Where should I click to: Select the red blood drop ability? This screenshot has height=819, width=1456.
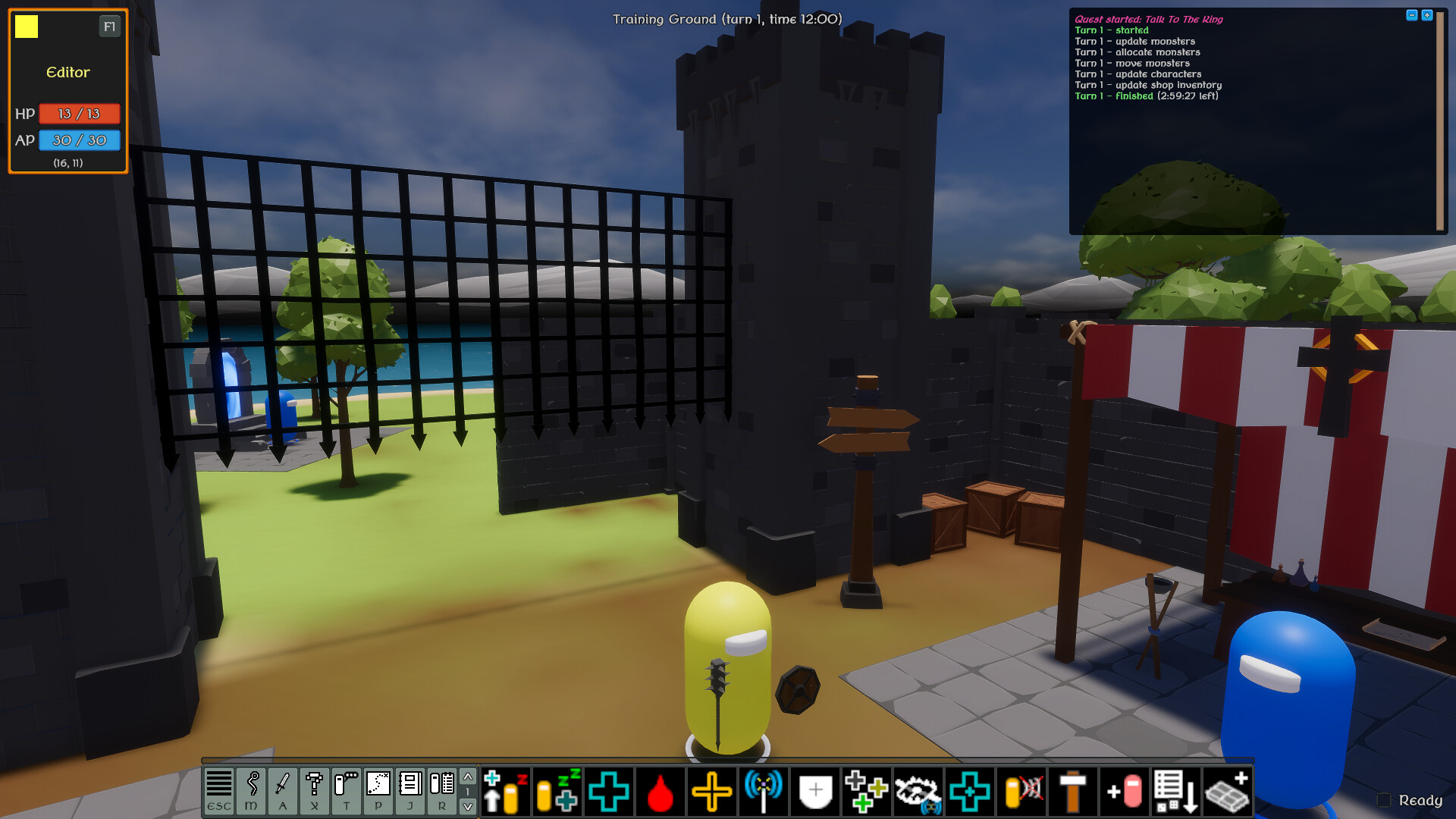661,792
